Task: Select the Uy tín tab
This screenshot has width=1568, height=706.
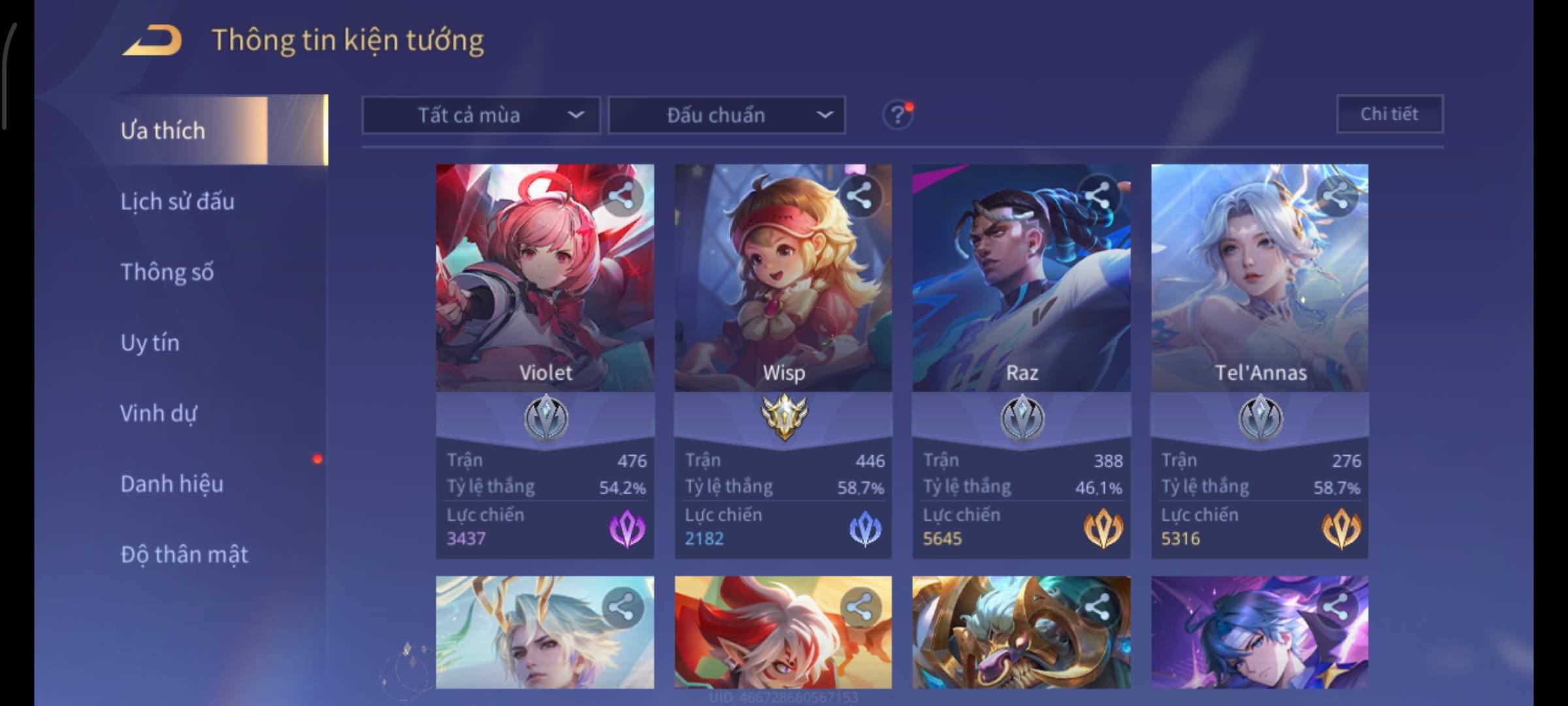Action: tap(150, 343)
